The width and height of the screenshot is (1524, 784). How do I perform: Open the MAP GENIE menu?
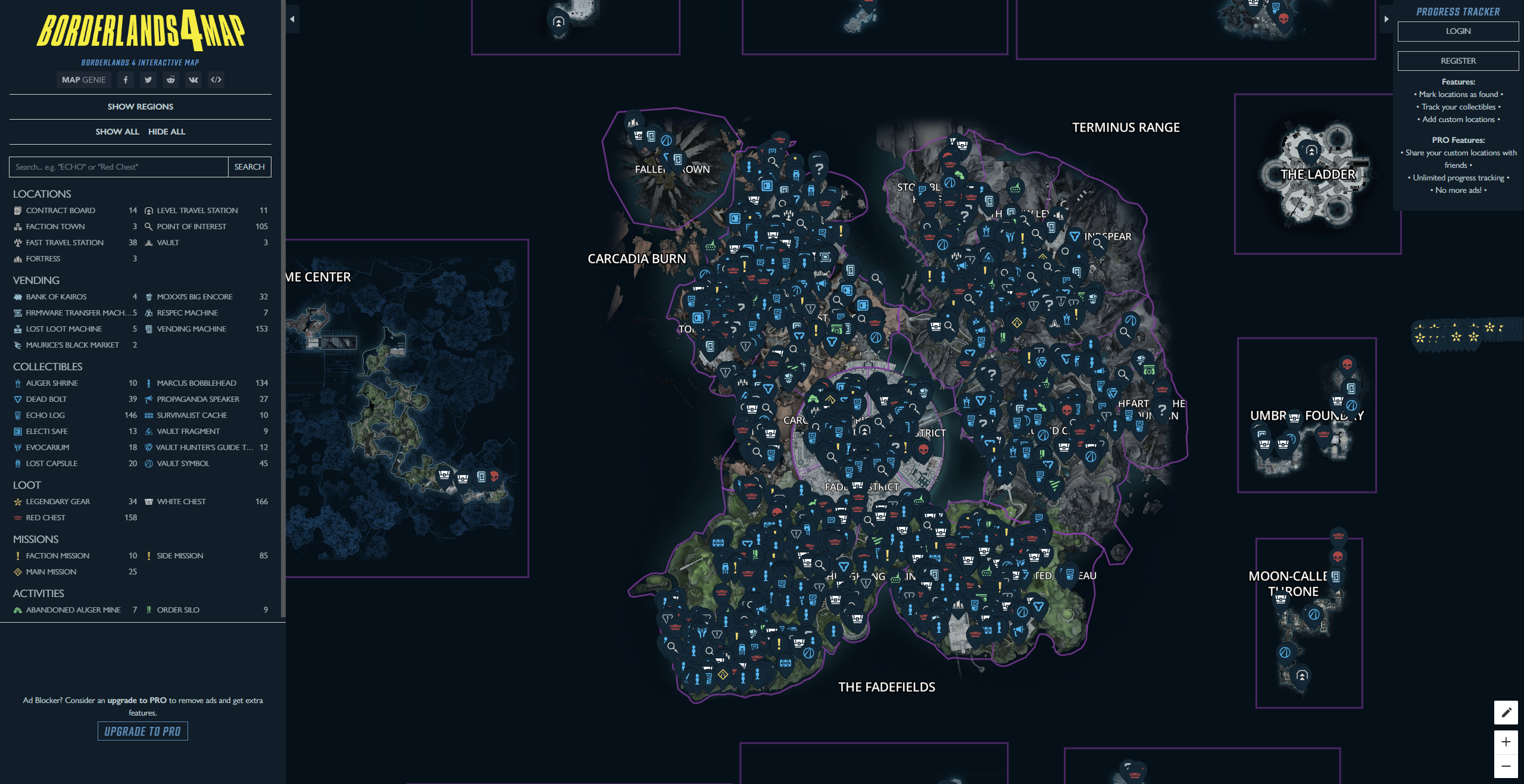[x=84, y=80]
